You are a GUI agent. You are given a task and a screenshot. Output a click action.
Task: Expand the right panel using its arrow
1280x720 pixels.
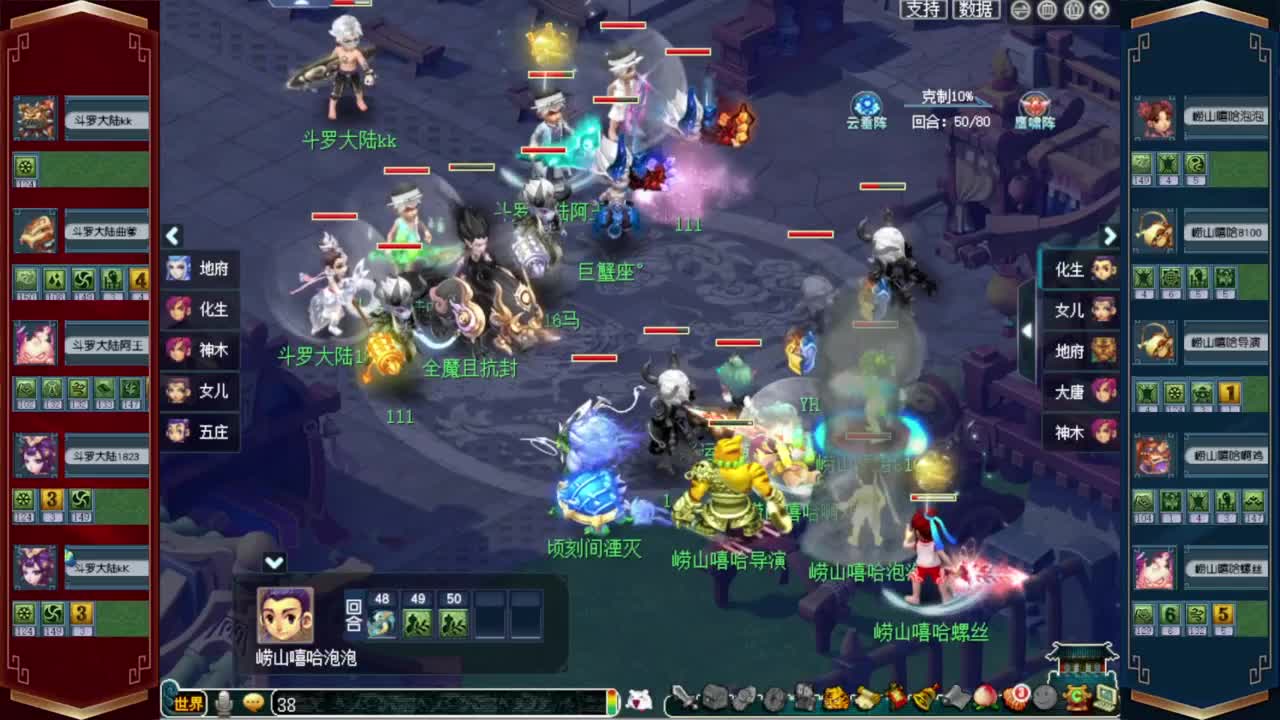click(1110, 236)
